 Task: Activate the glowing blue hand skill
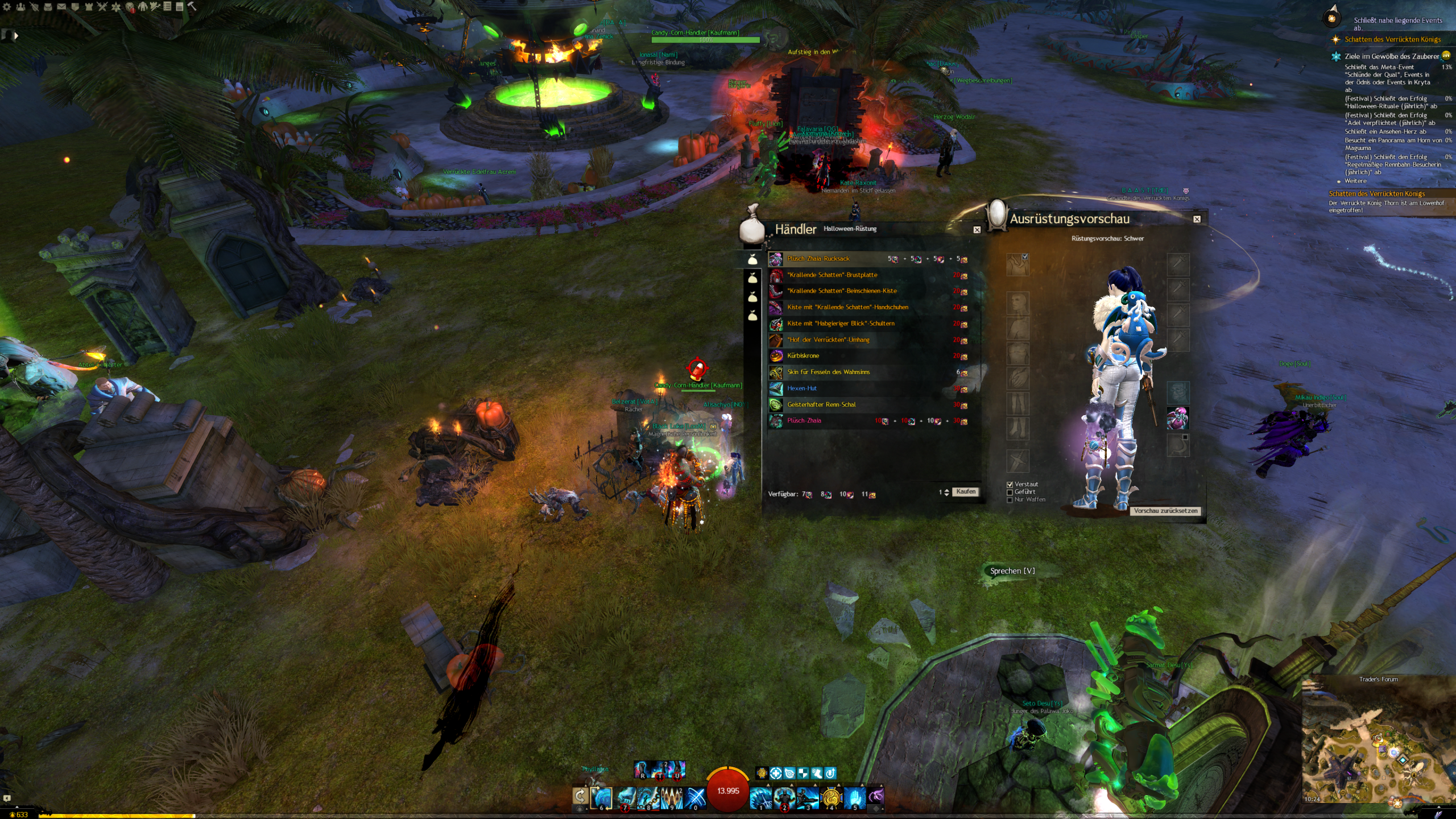pyautogui.click(x=854, y=797)
